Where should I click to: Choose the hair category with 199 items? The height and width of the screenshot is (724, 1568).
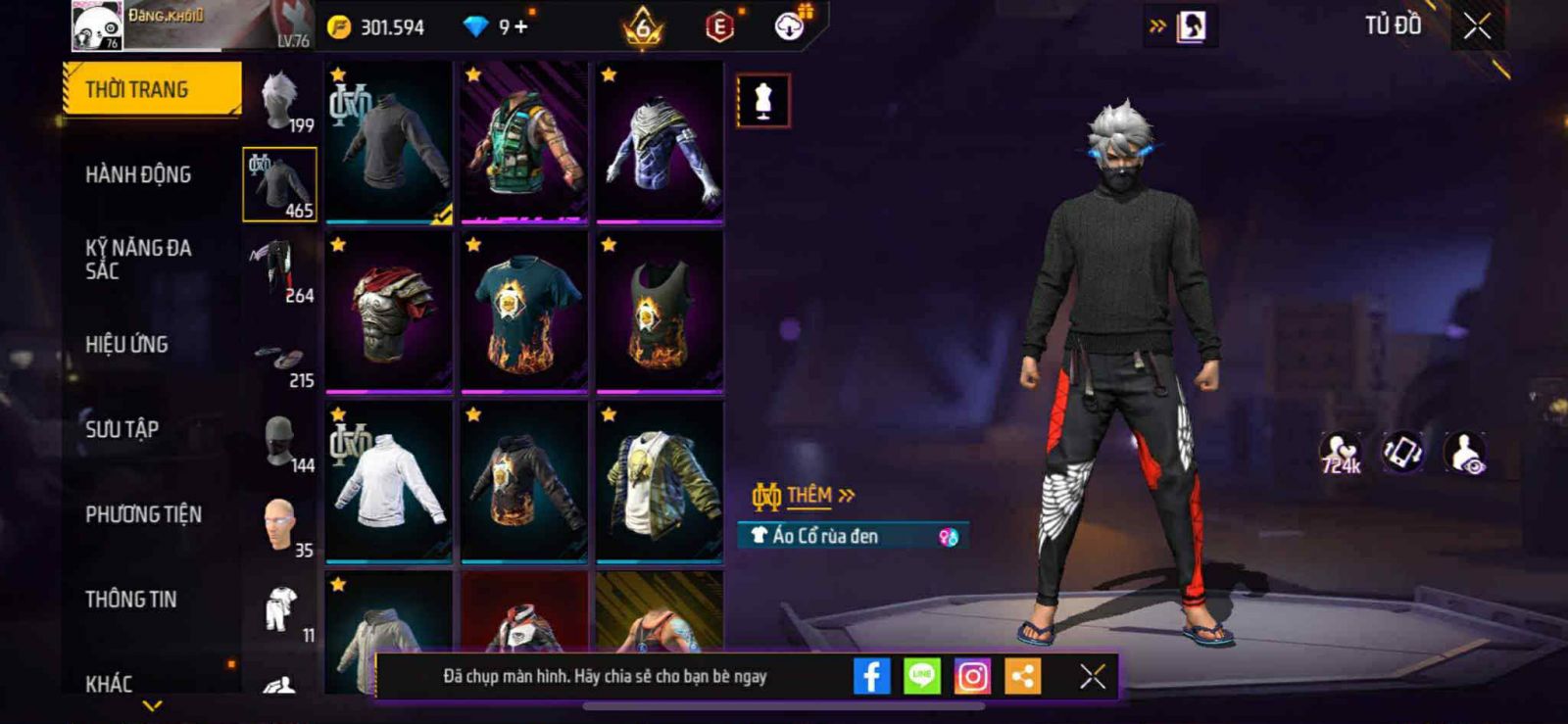click(280, 101)
